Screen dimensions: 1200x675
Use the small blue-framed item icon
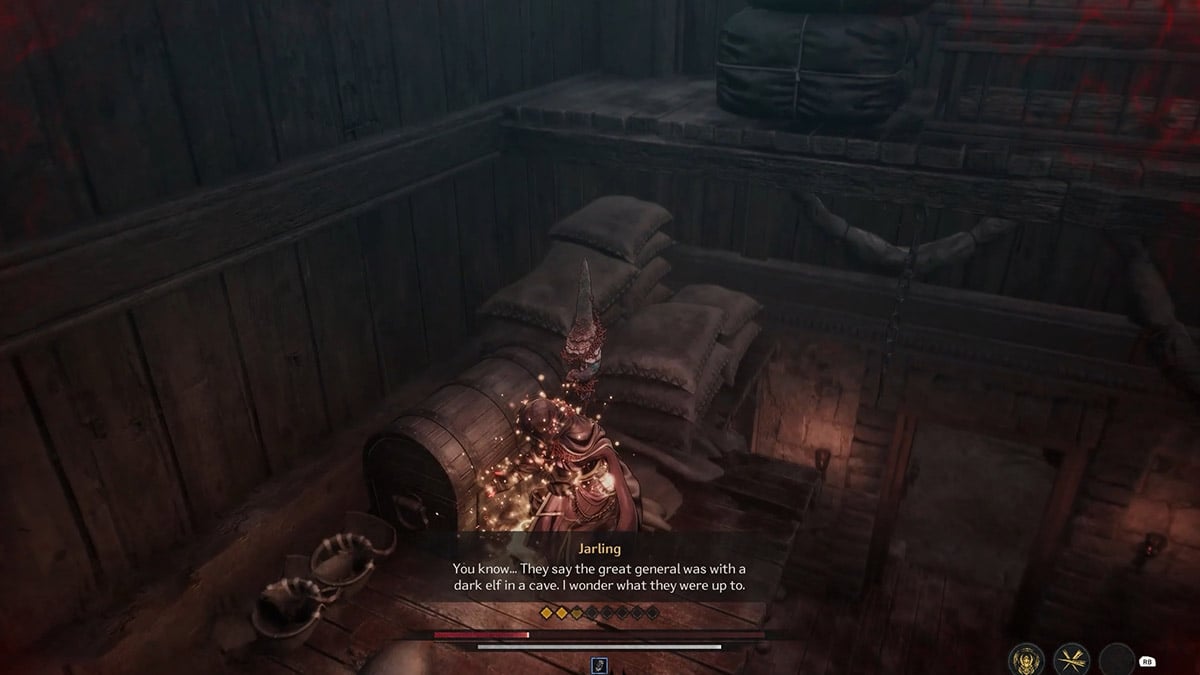tap(600, 664)
